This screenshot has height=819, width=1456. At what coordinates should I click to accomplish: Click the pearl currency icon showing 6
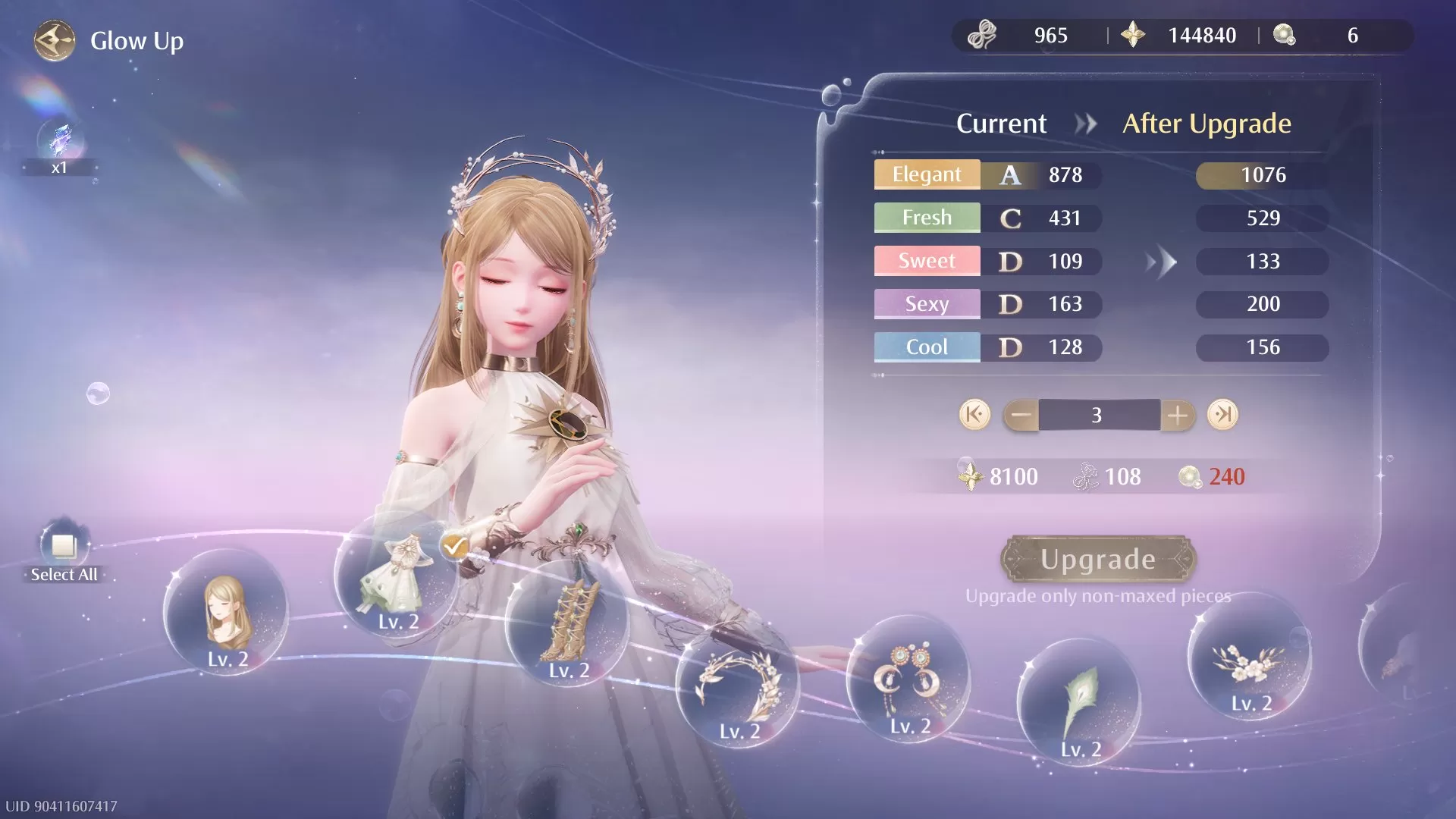click(1284, 35)
